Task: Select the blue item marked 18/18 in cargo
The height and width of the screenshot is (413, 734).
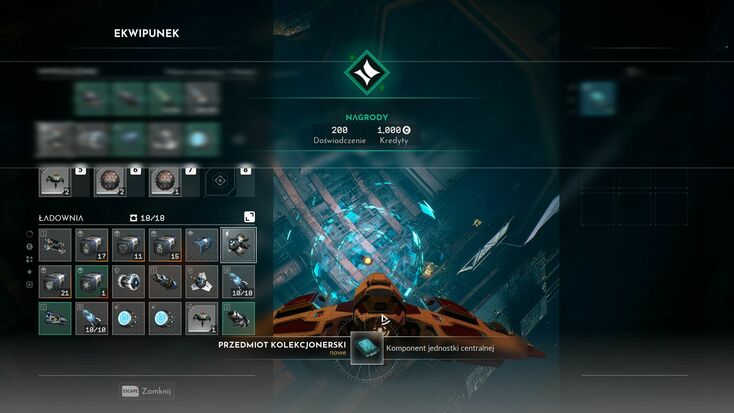Action: tap(92, 319)
